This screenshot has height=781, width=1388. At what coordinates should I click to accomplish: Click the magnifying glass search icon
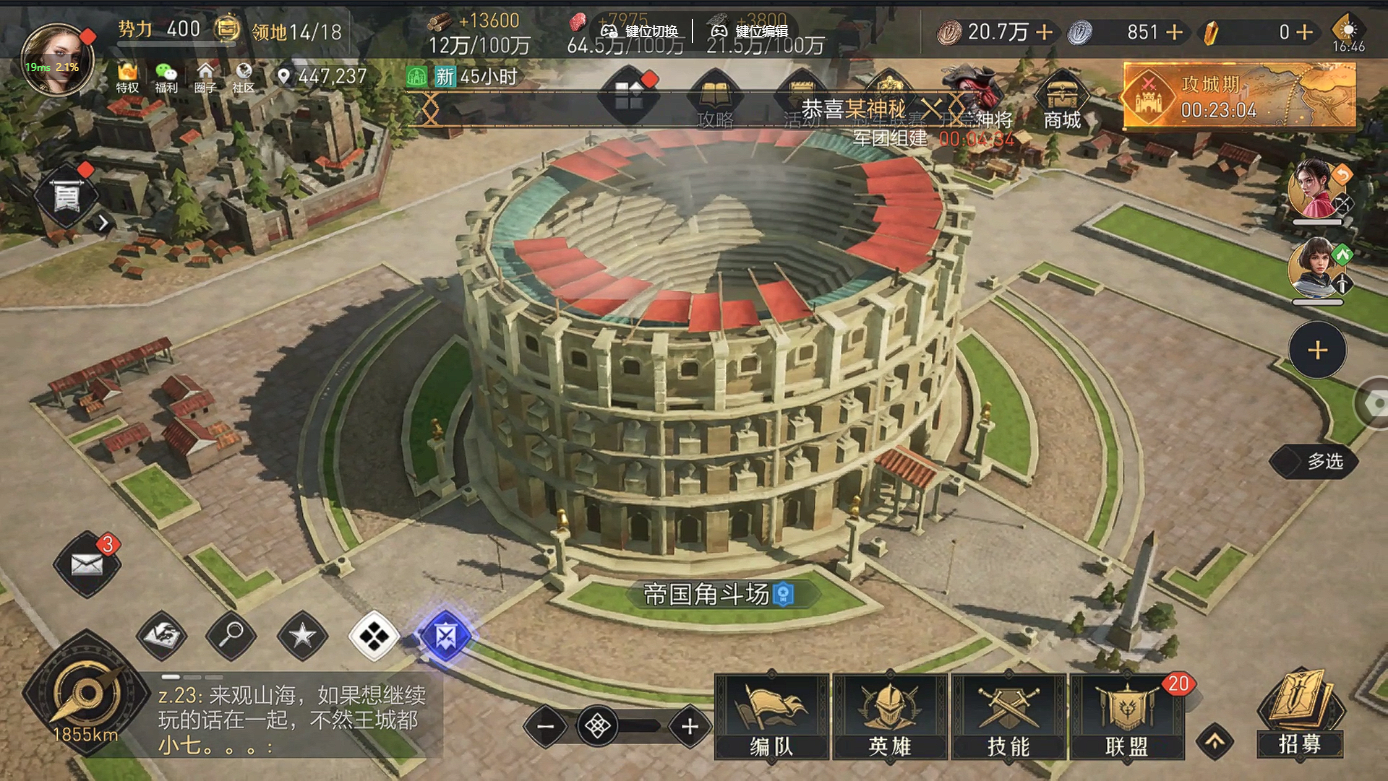pyautogui.click(x=231, y=634)
